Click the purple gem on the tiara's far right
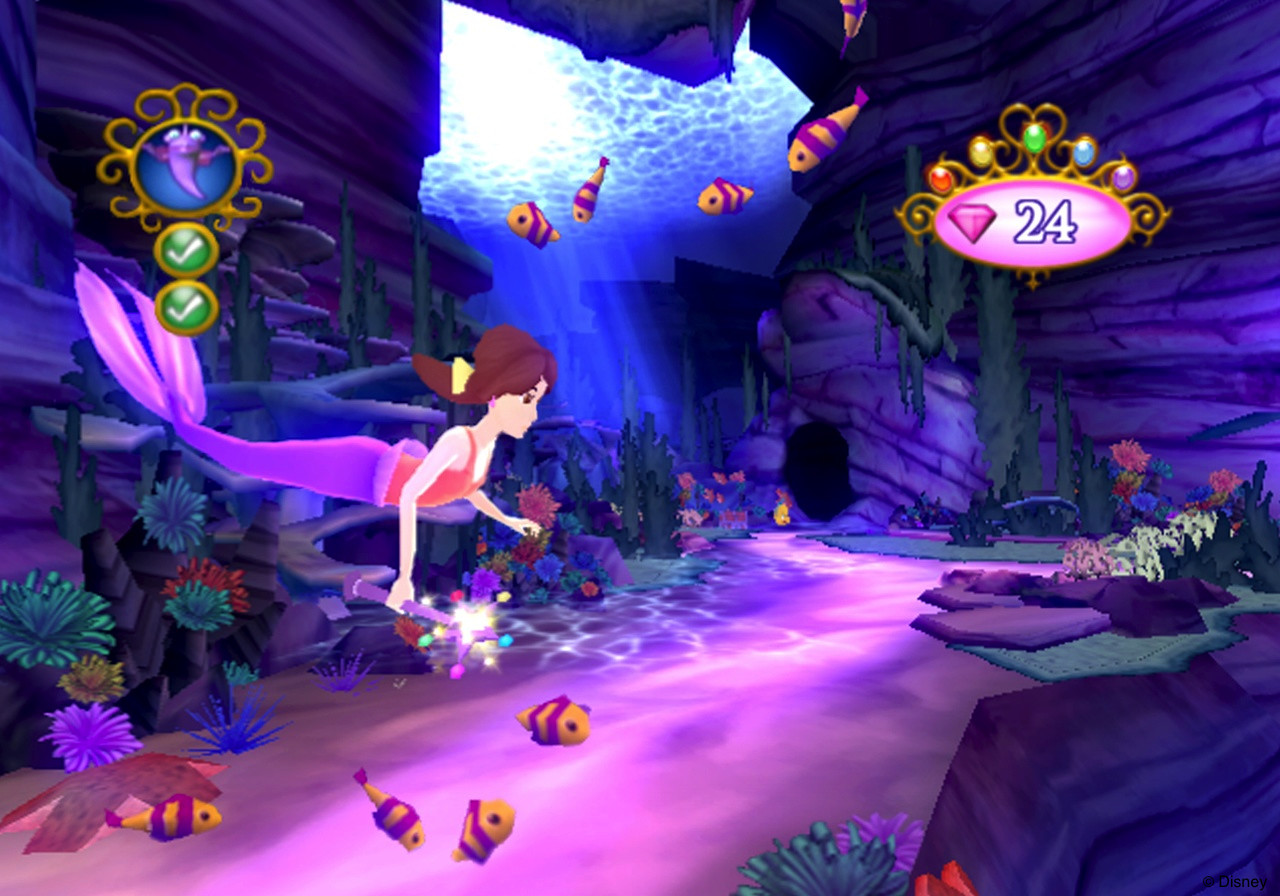Screen dimensions: 1280x896 [1122, 179]
